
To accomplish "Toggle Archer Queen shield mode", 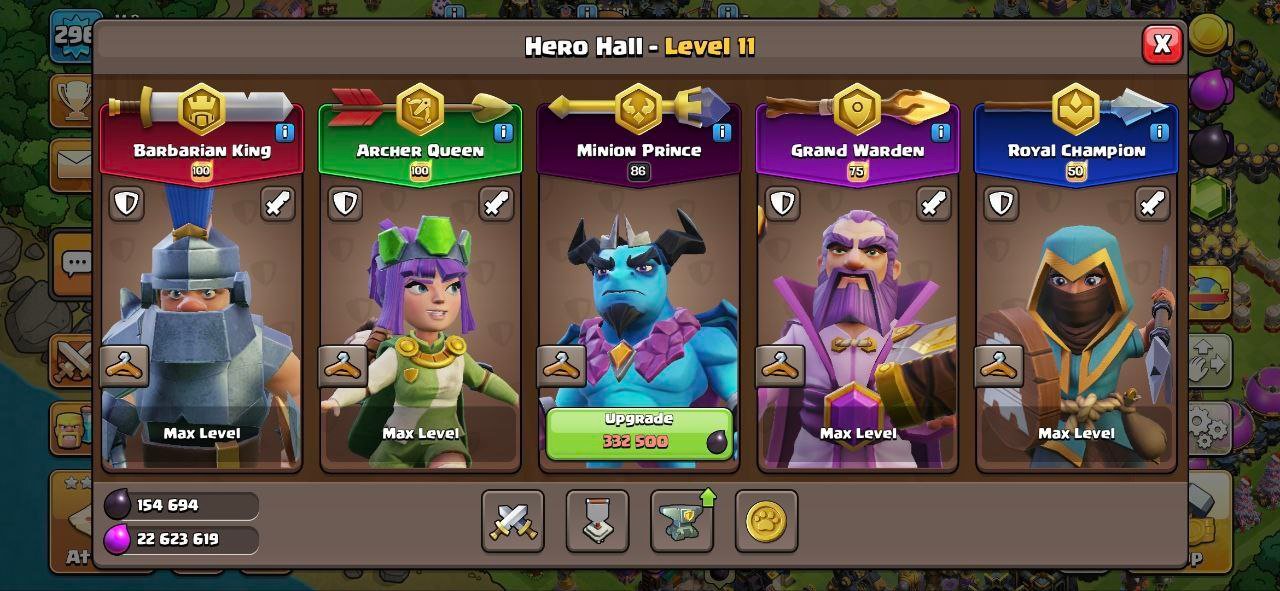I will click(345, 203).
